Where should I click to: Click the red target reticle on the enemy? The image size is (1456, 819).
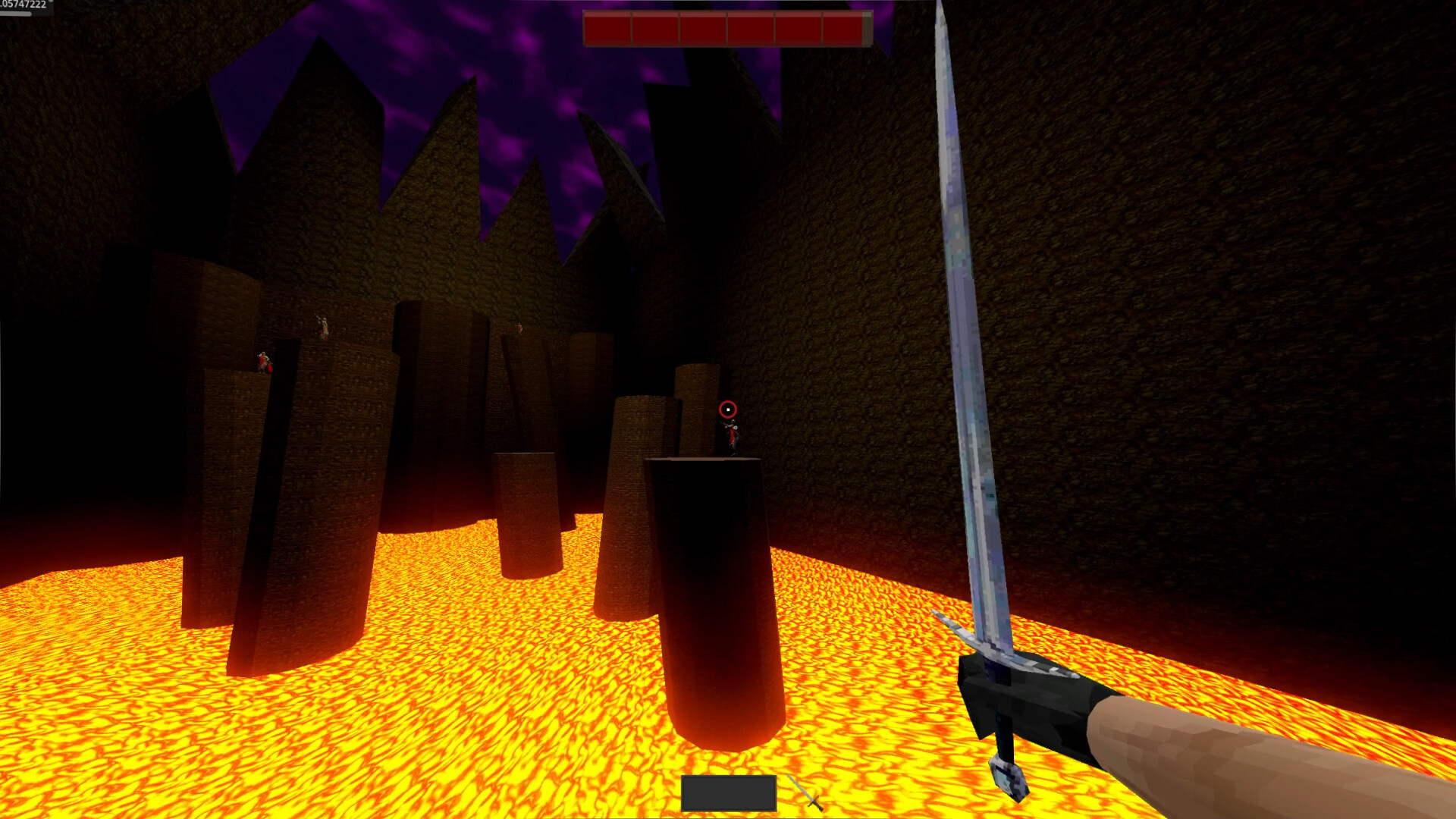pos(728,409)
